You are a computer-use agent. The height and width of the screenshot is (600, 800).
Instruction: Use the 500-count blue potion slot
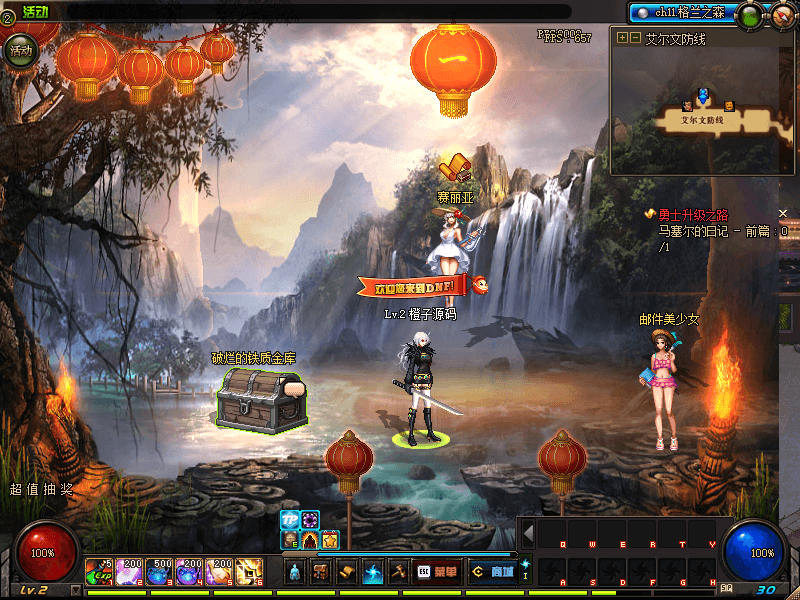click(159, 571)
